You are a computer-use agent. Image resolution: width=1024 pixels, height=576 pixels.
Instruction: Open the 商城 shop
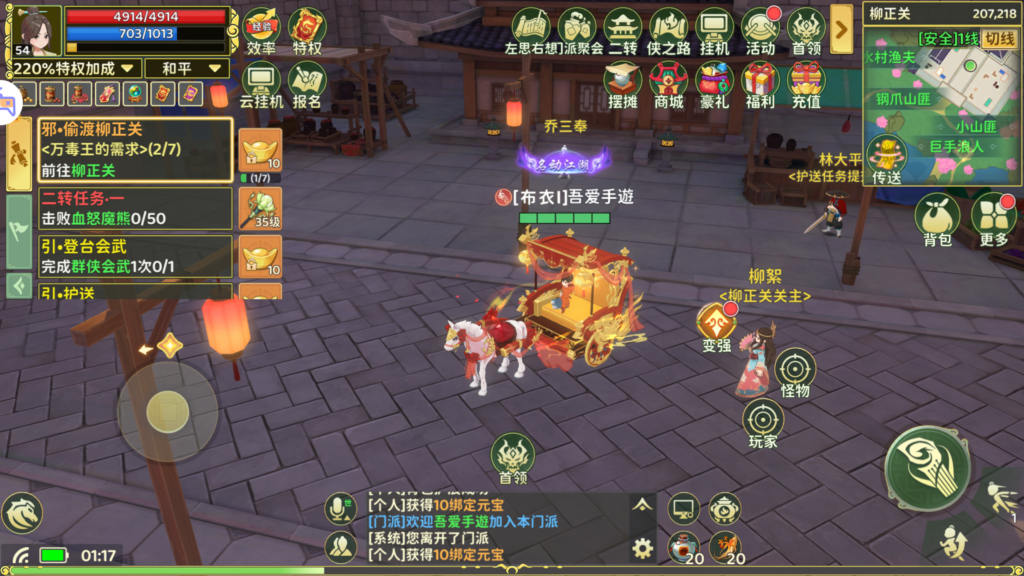tap(669, 83)
